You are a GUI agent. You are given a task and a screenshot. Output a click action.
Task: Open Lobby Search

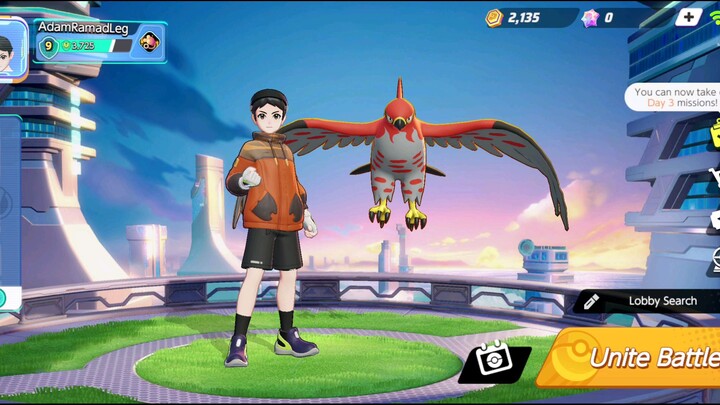(650, 301)
